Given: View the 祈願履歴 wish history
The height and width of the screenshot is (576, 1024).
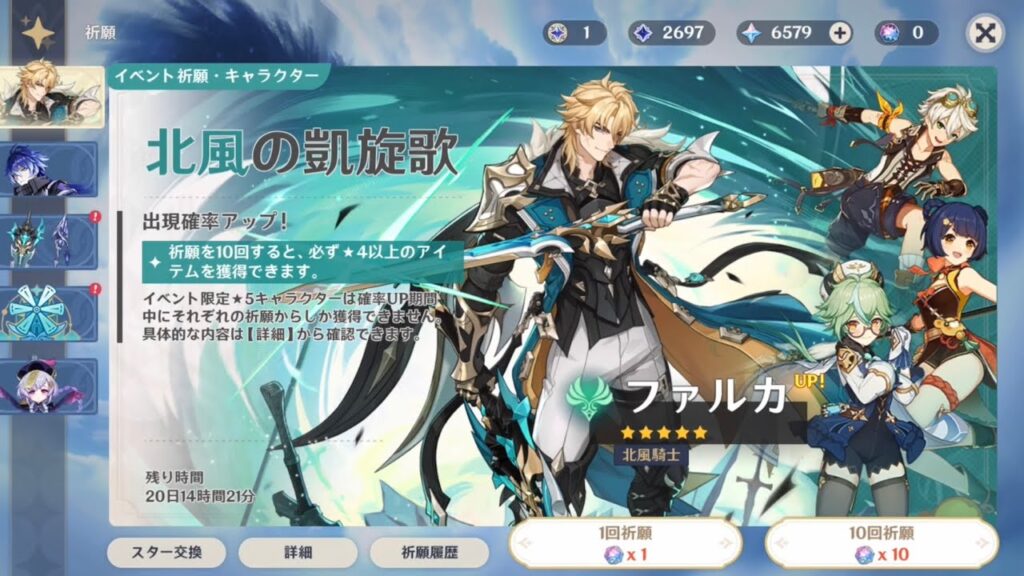Looking at the screenshot, I should point(429,552).
